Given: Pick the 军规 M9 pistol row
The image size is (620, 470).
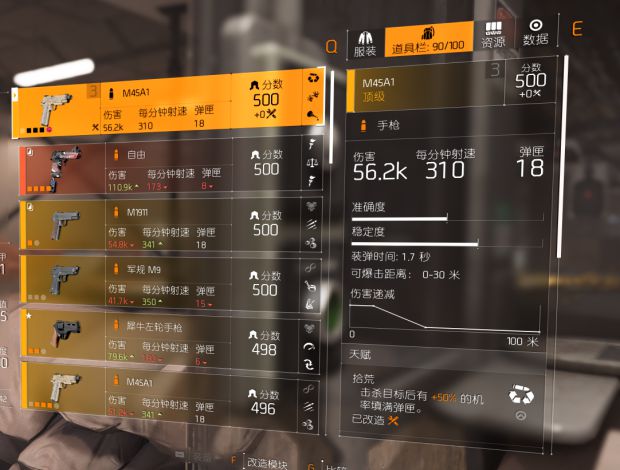Looking at the screenshot, I should click(x=160, y=286).
